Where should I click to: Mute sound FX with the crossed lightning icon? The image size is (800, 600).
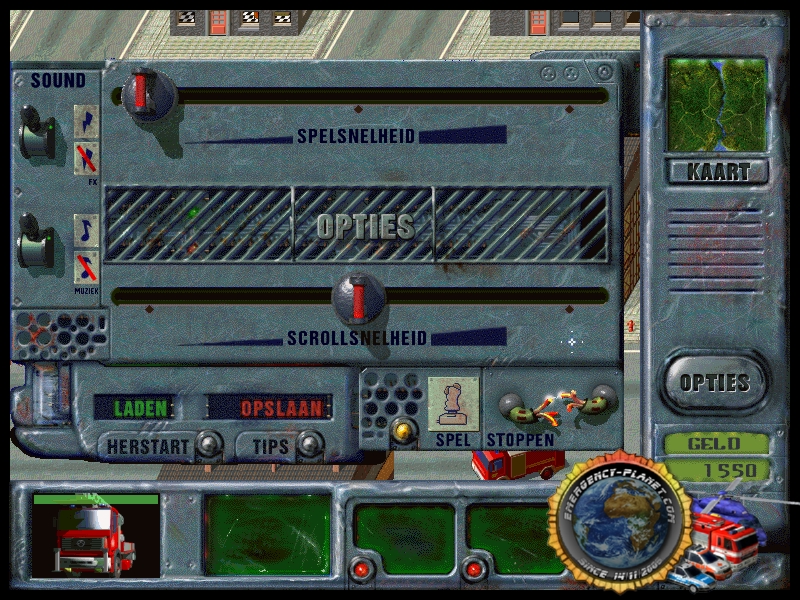point(87,158)
